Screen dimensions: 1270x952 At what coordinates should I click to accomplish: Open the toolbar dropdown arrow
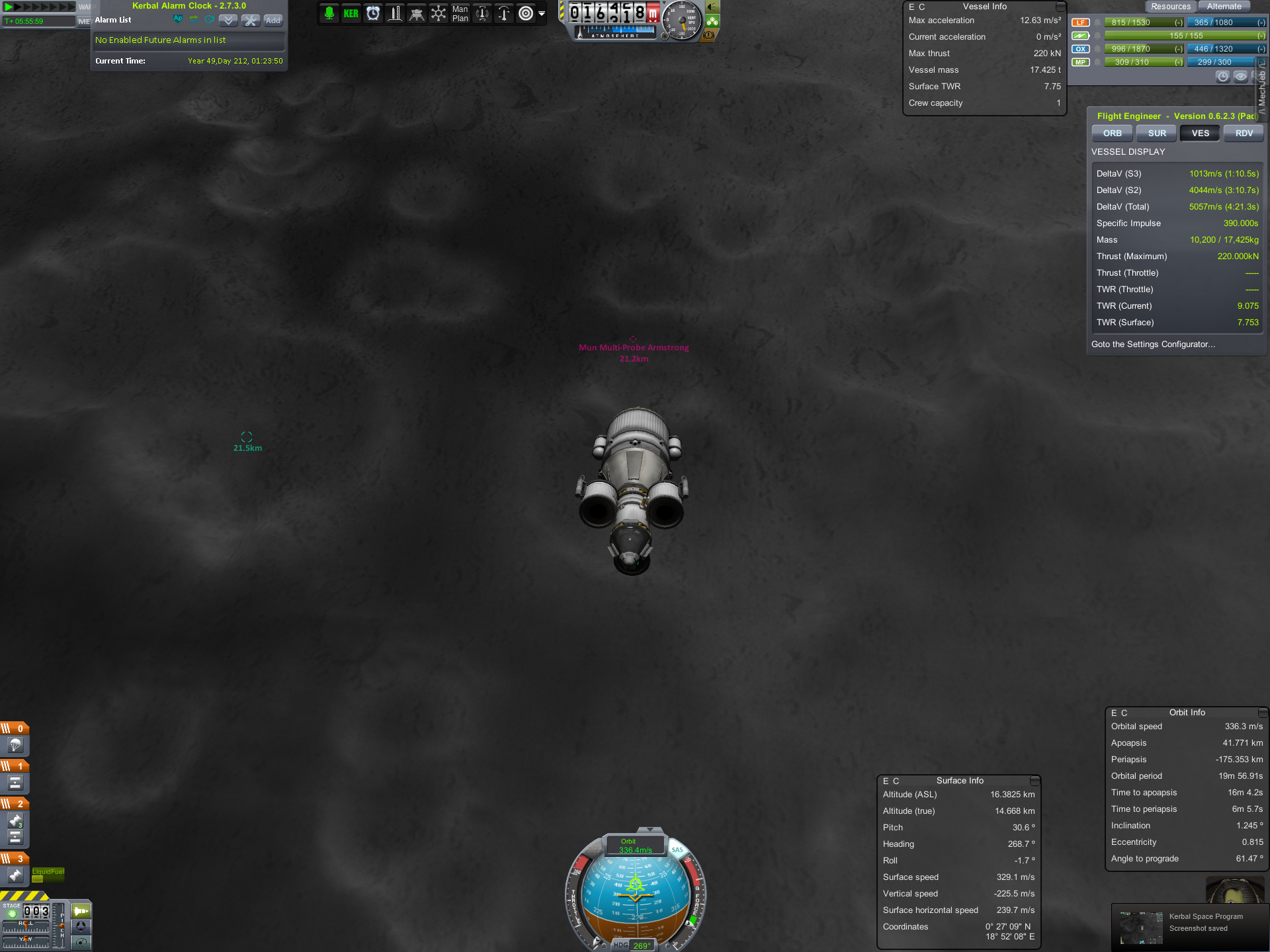(542, 13)
